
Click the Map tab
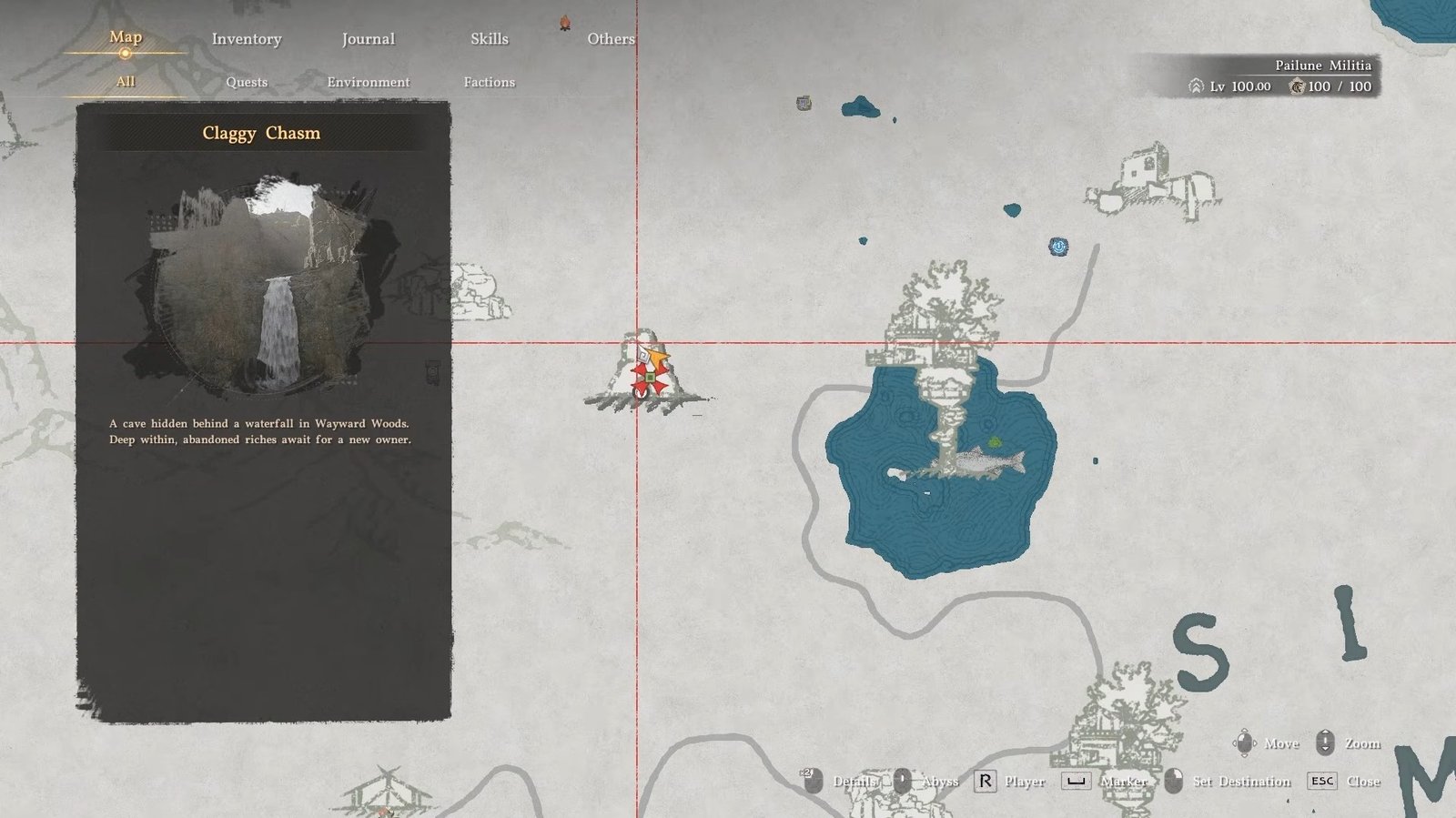pos(126,37)
